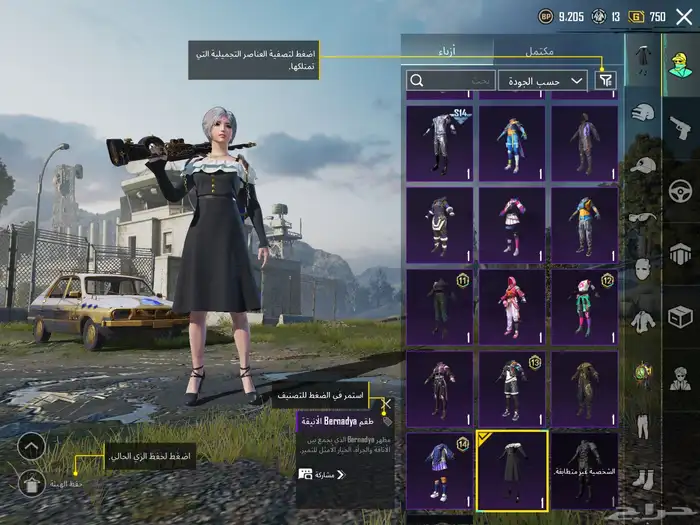Open the quality sort dropdown
The image size is (700, 525).
[543, 80]
